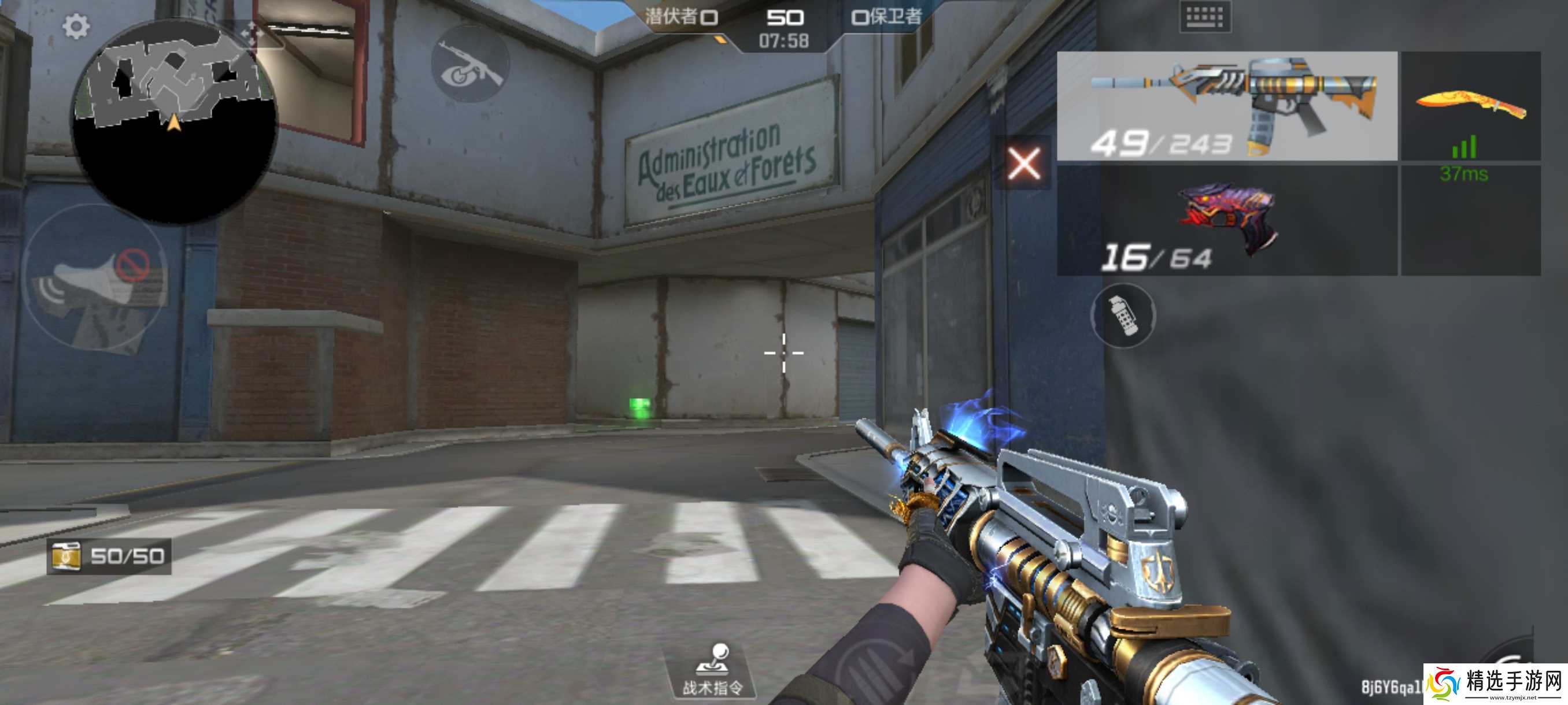Select the grenade icon

(x=1122, y=316)
